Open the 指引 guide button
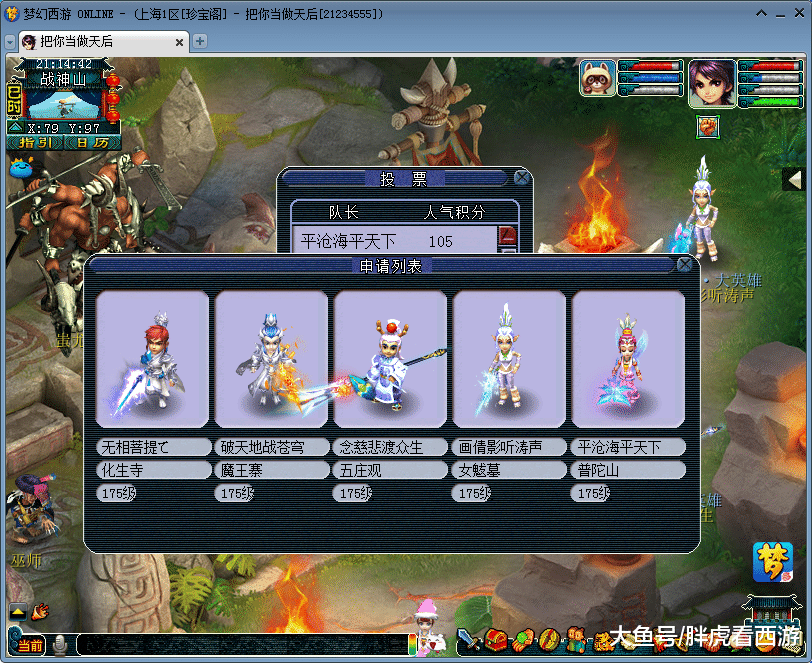The image size is (812, 663). (36, 143)
